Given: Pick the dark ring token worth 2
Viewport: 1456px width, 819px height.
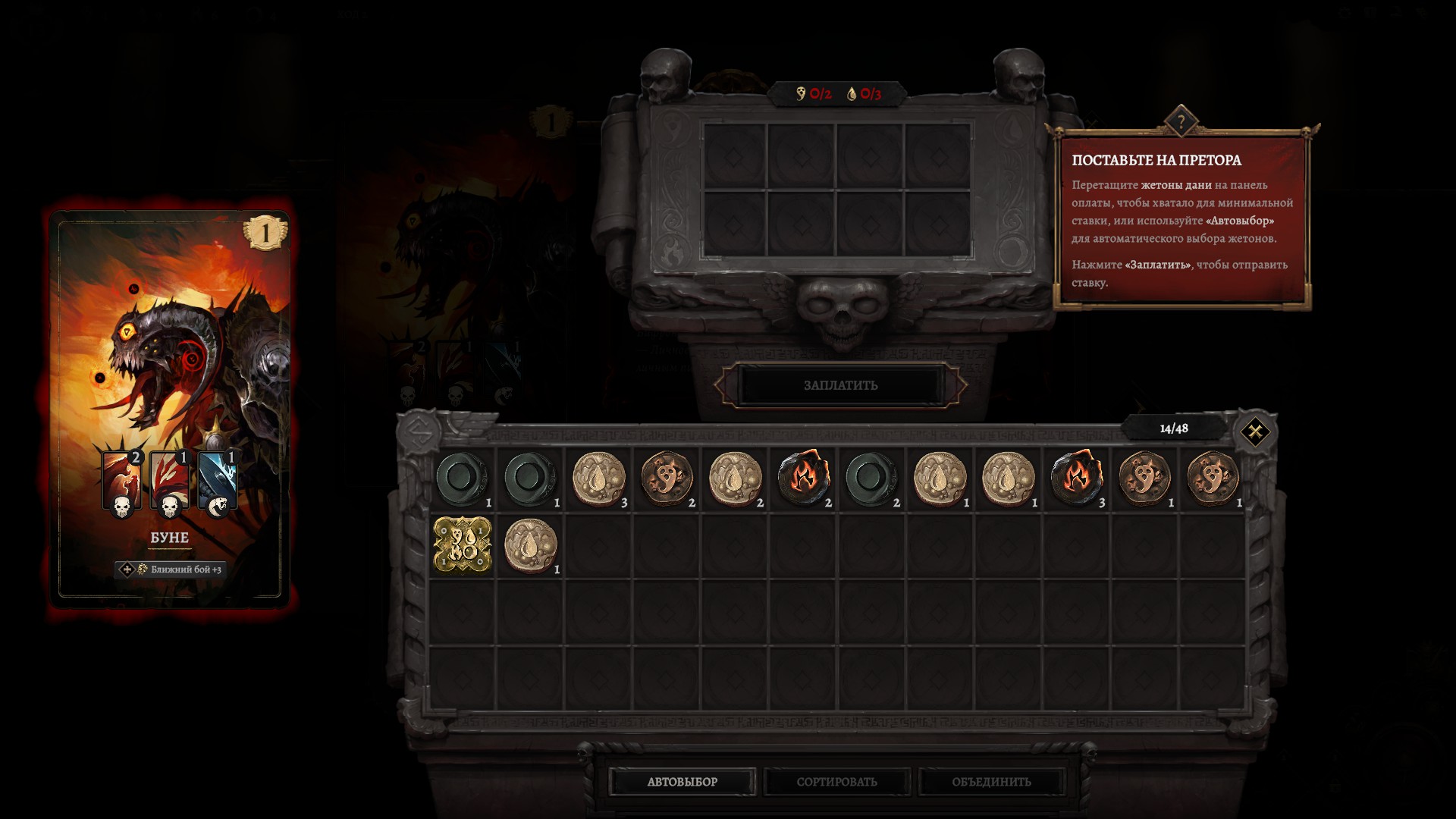Looking at the screenshot, I should point(871,479).
